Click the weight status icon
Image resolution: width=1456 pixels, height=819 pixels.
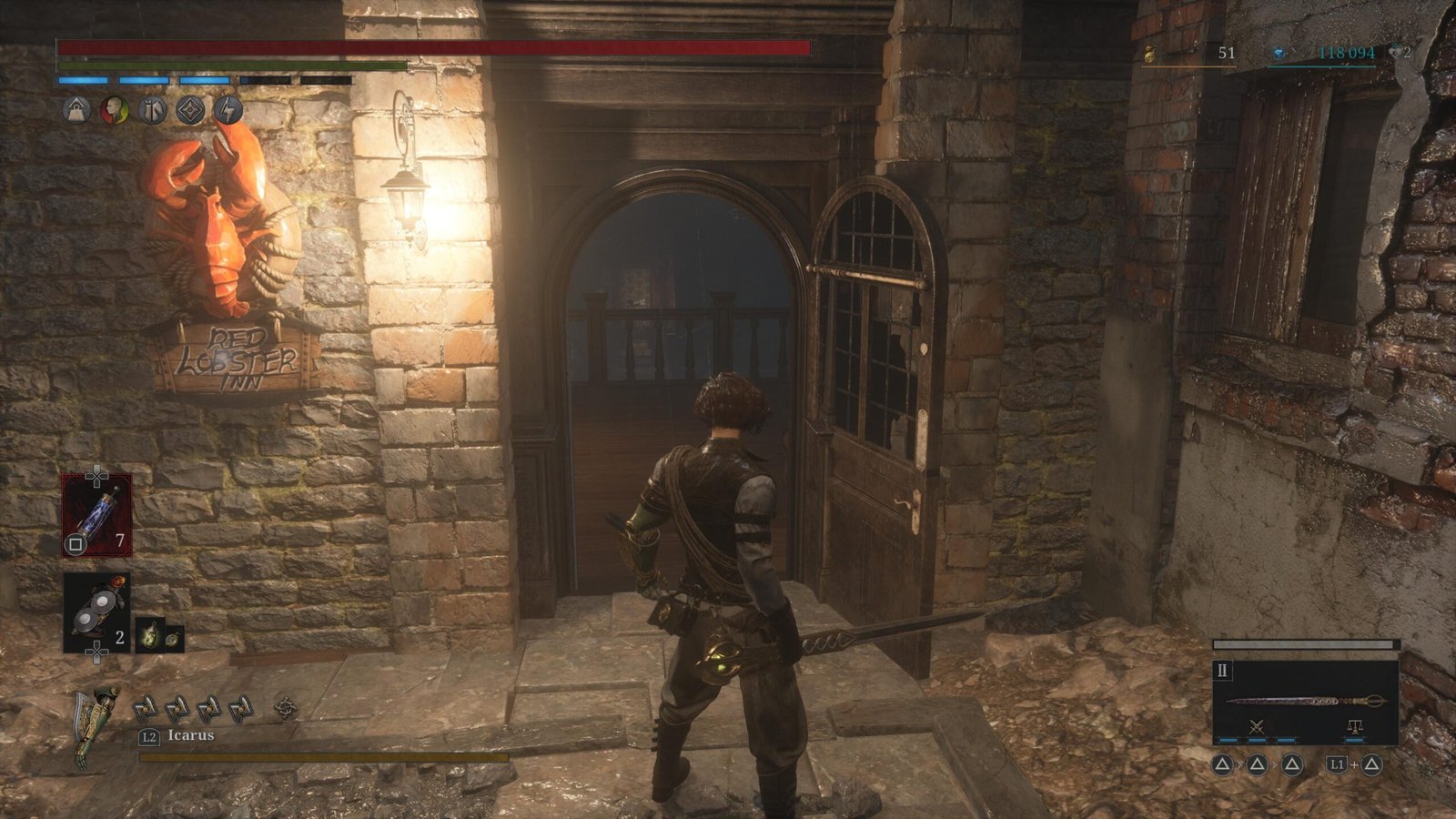click(x=76, y=111)
